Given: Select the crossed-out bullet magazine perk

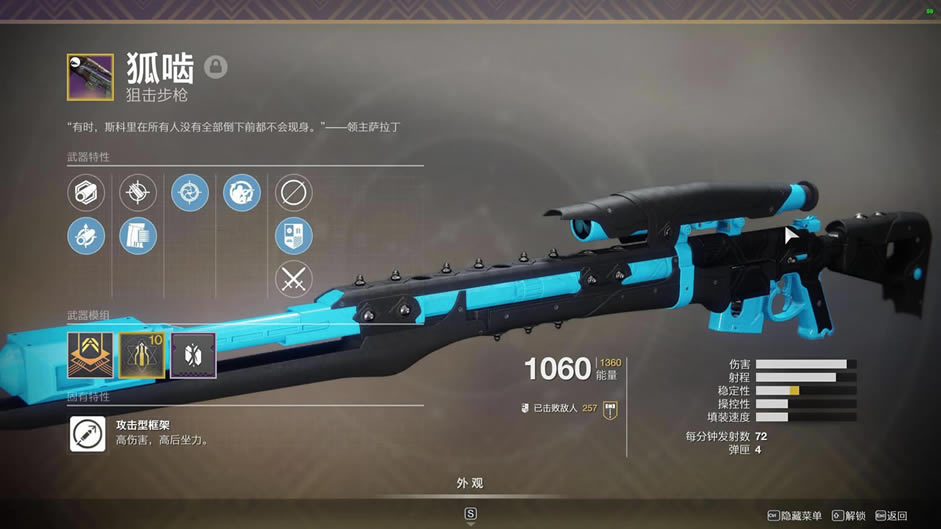Looking at the screenshot, I should pos(138,192).
